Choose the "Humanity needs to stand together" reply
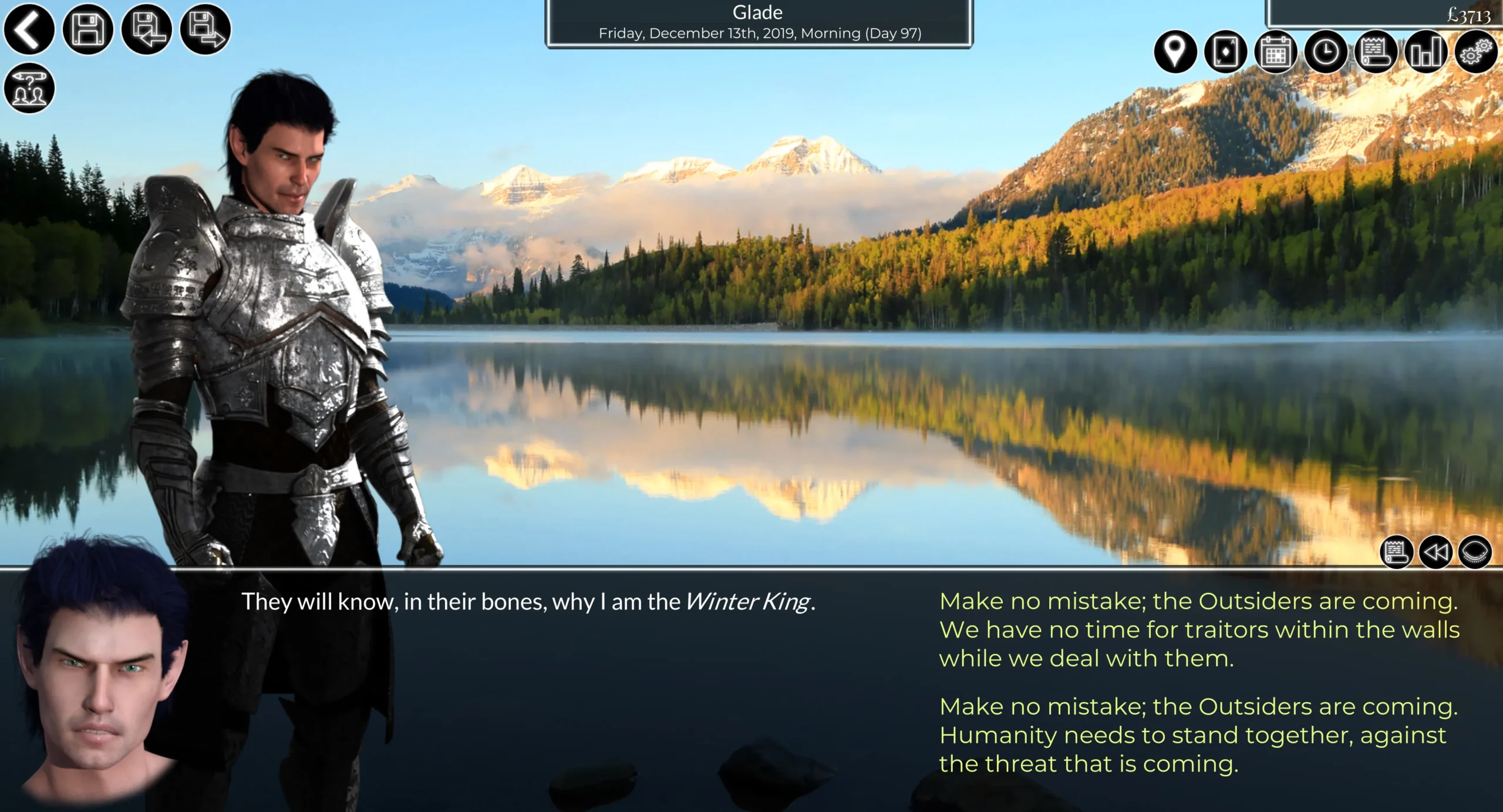Image resolution: width=1503 pixels, height=812 pixels. click(x=1198, y=735)
